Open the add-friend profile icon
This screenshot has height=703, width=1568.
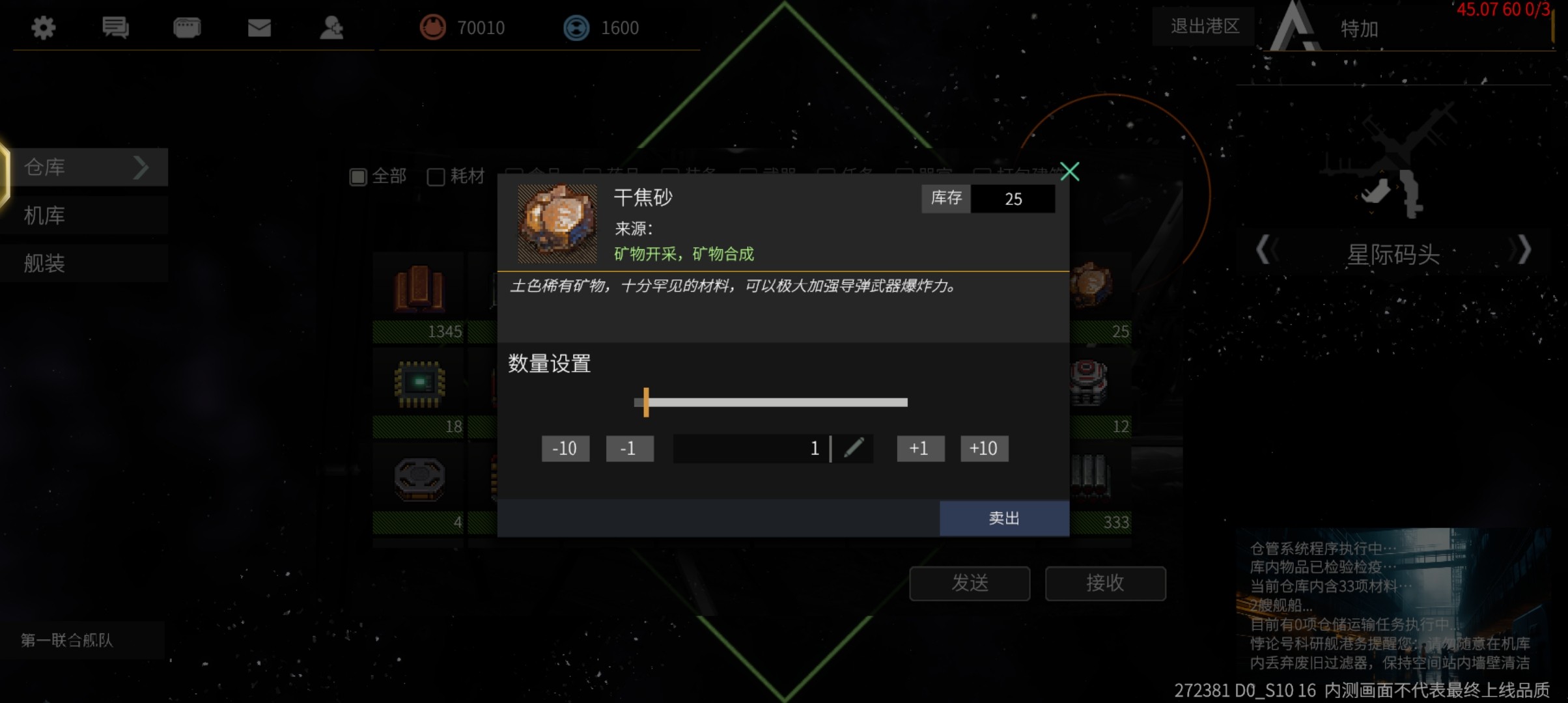click(x=331, y=27)
